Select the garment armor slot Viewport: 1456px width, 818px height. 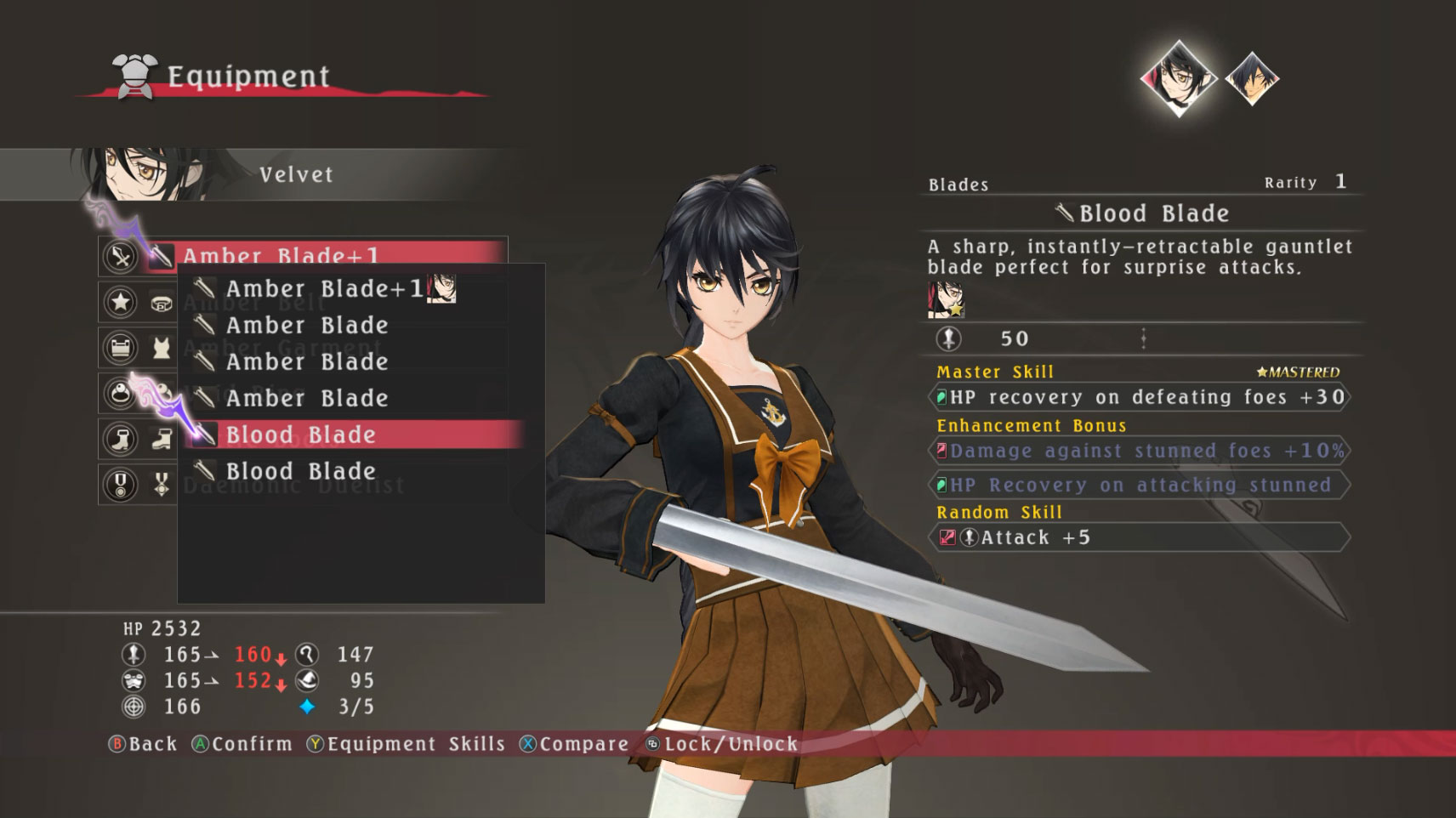click(121, 348)
